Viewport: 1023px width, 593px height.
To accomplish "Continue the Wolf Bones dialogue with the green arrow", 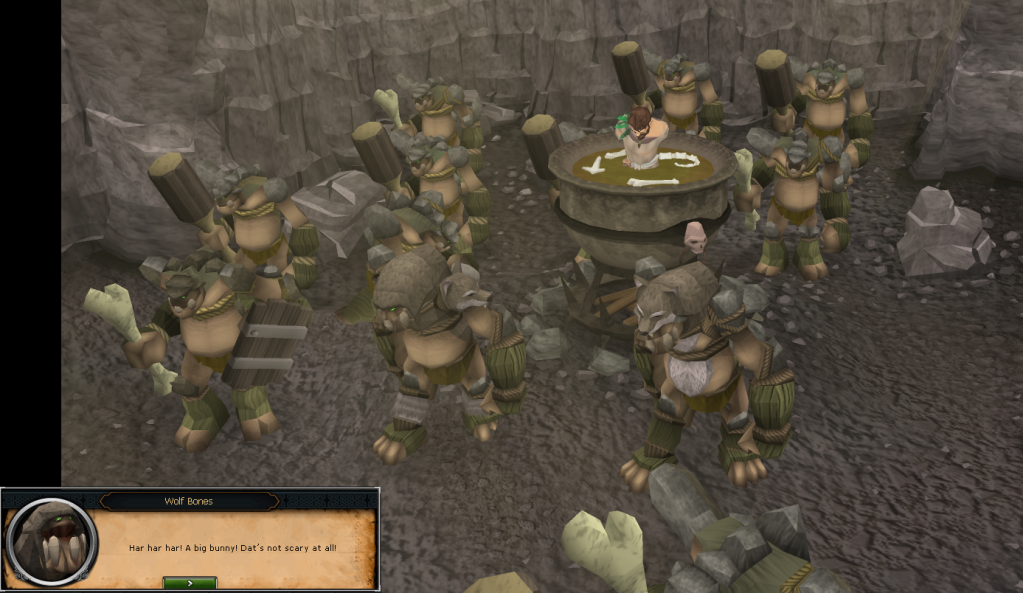I will coord(189,582).
